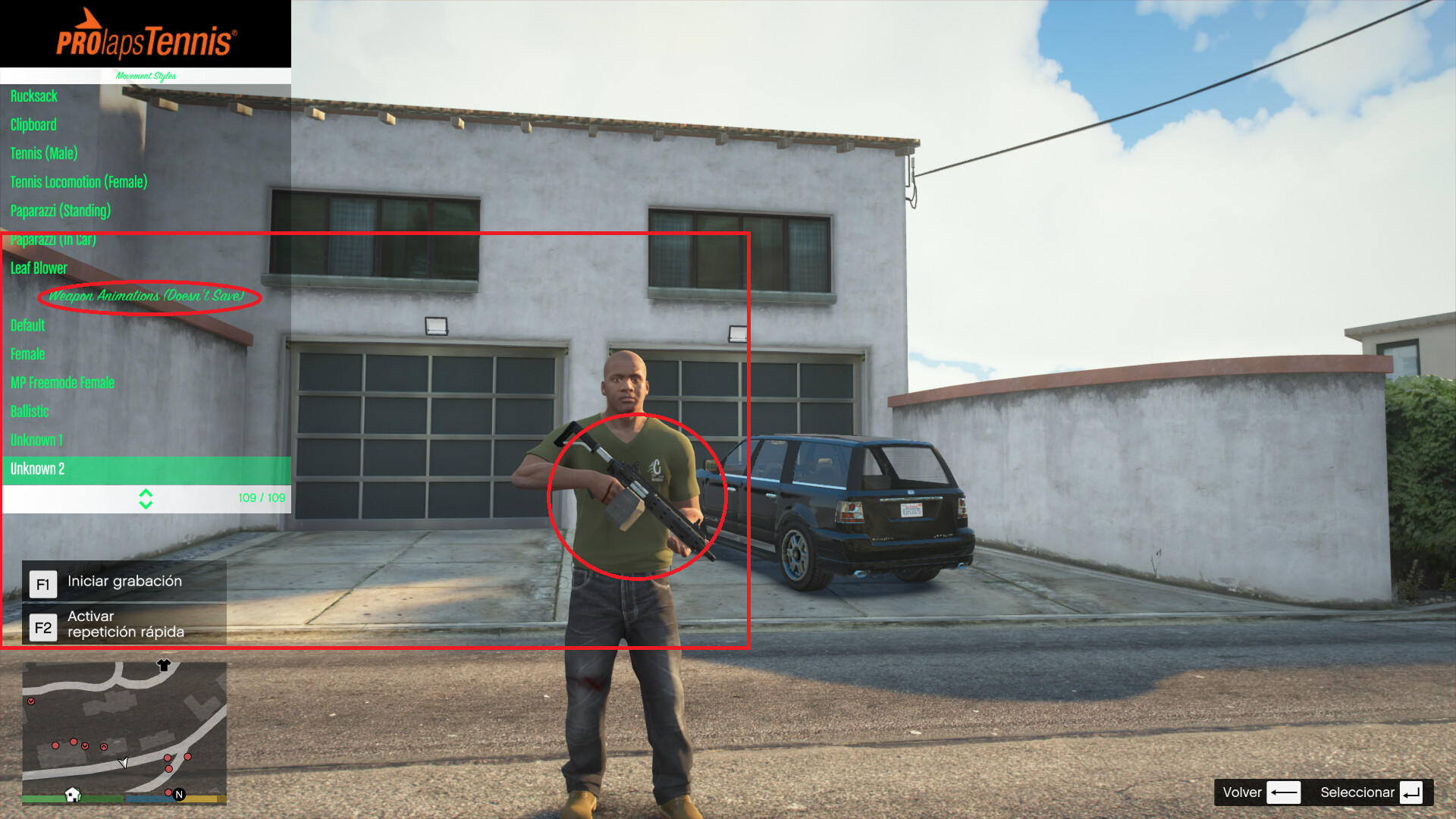Click the player arrow marker on the minimap
Image resolution: width=1456 pixels, height=819 pixels.
pyautogui.click(x=124, y=761)
